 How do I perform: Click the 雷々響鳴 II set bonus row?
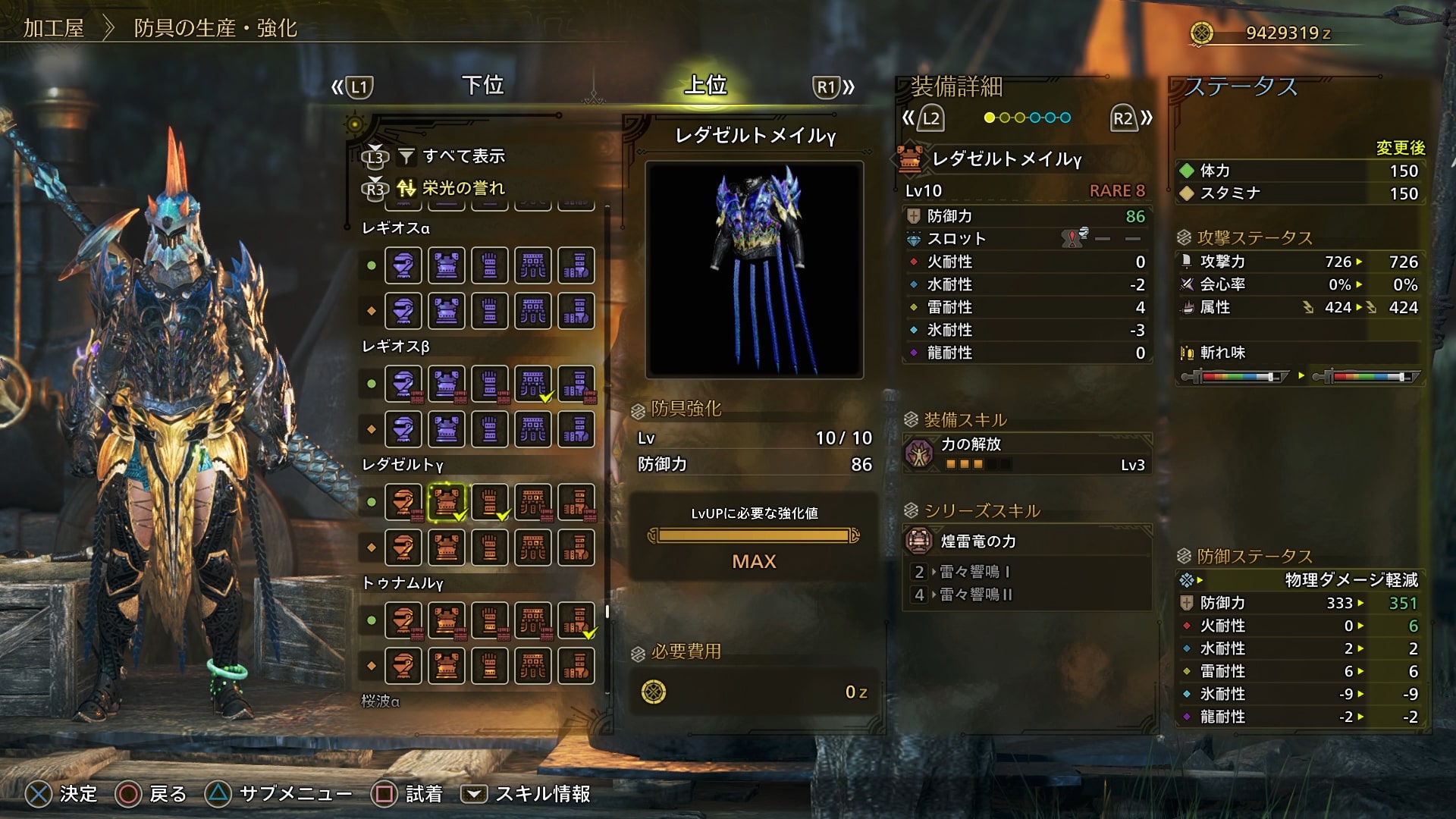(1028, 595)
